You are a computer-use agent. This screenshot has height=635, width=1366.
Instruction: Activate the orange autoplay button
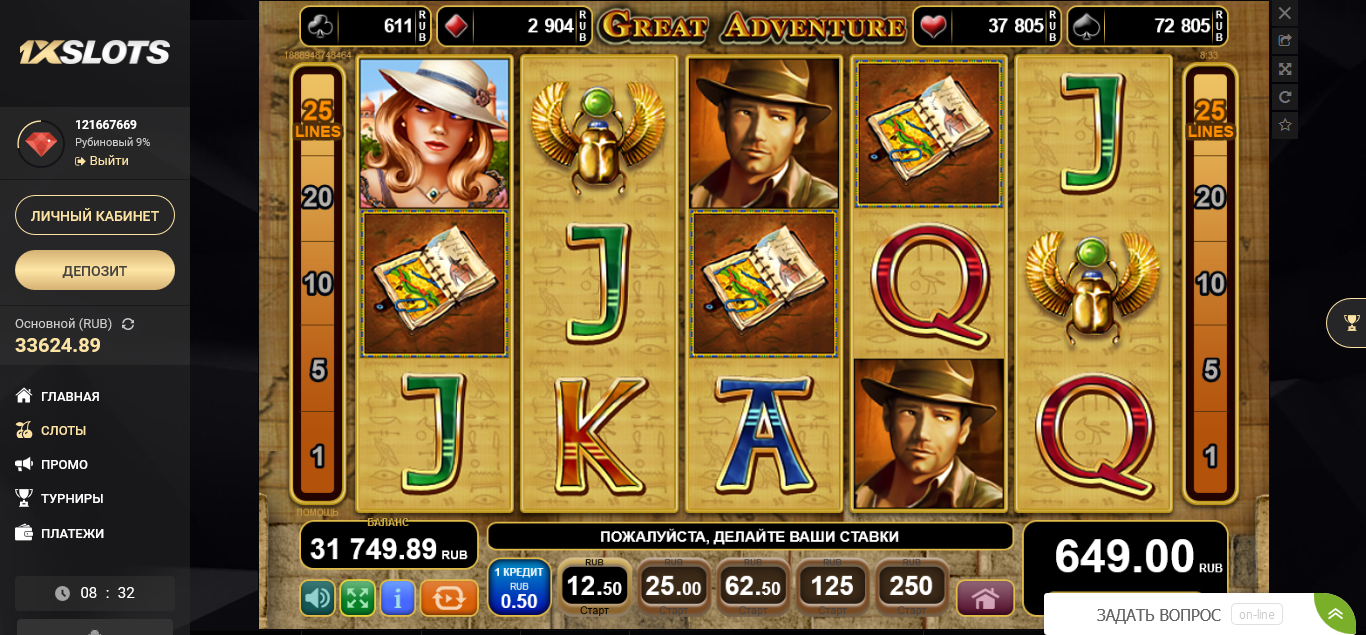[449, 598]
